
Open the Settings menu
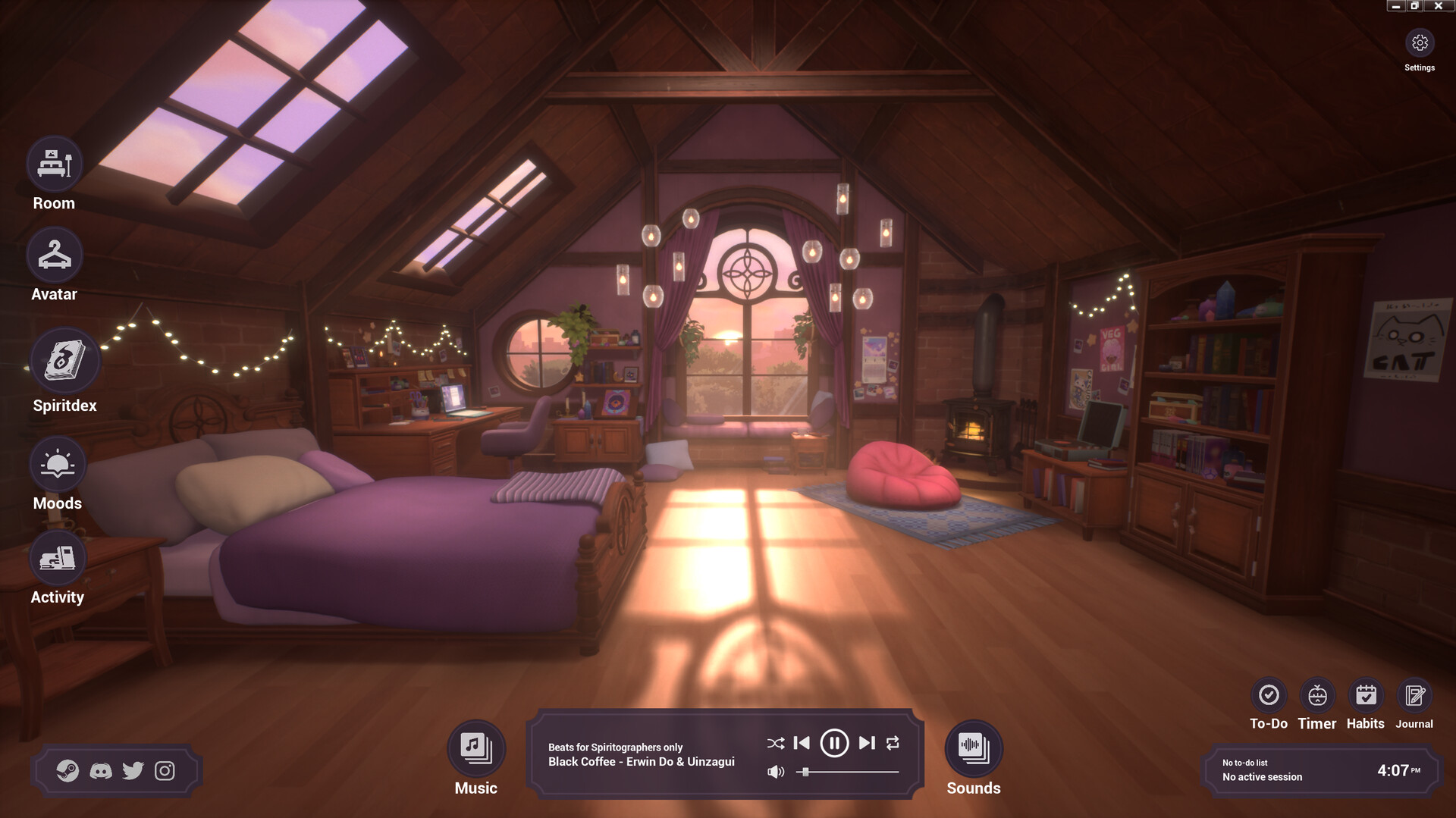[x=1420, y=43]
